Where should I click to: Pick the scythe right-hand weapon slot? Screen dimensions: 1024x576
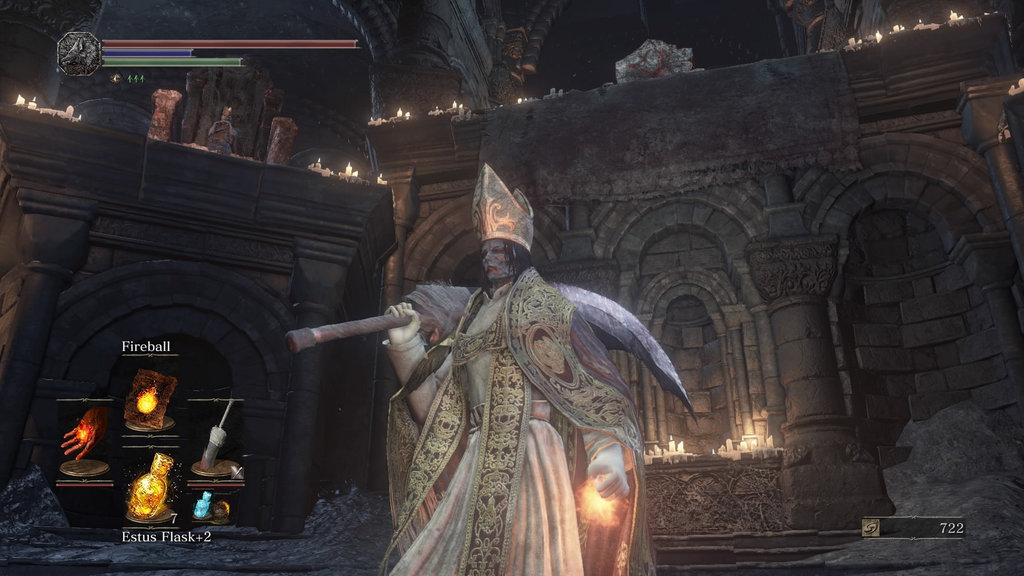coord(215,437)
